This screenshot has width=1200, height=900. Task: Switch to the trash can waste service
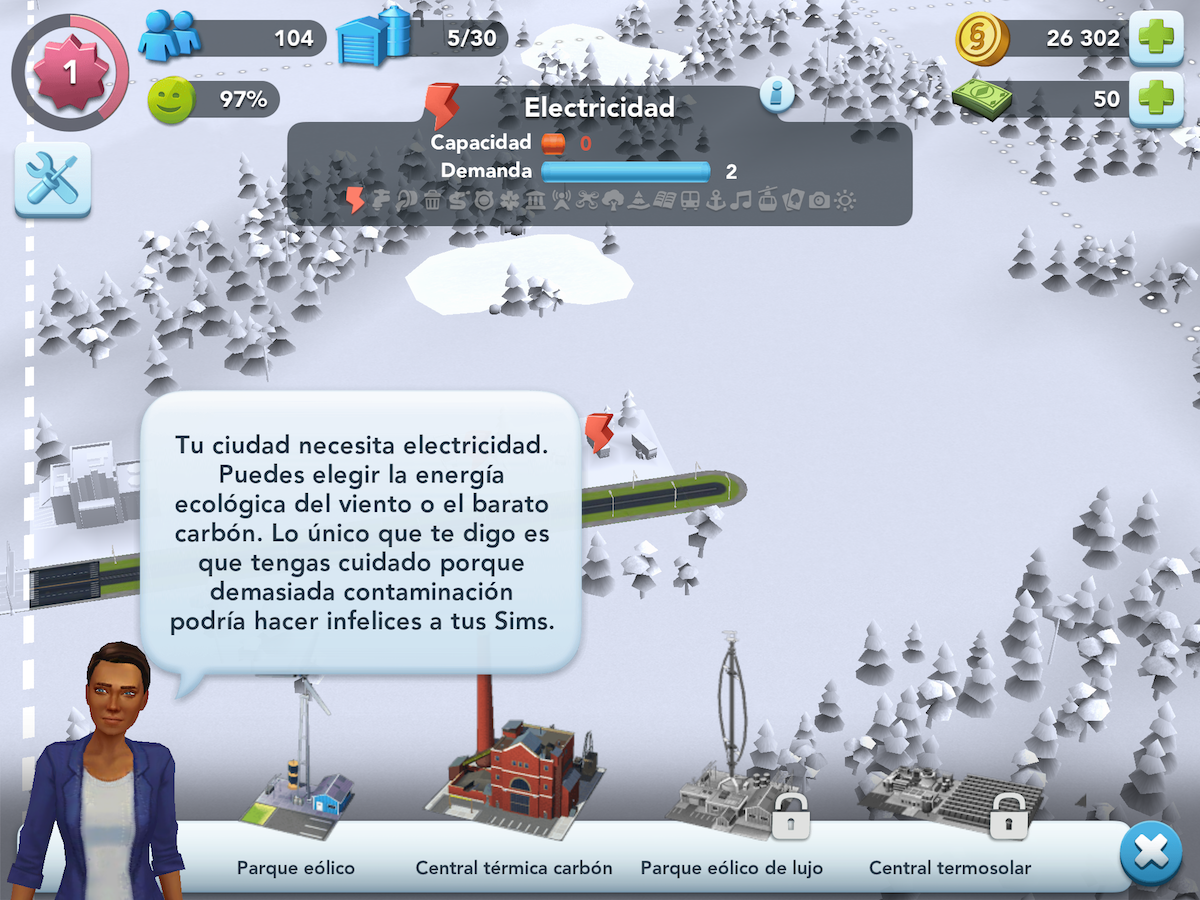click(x=433, y=201)
